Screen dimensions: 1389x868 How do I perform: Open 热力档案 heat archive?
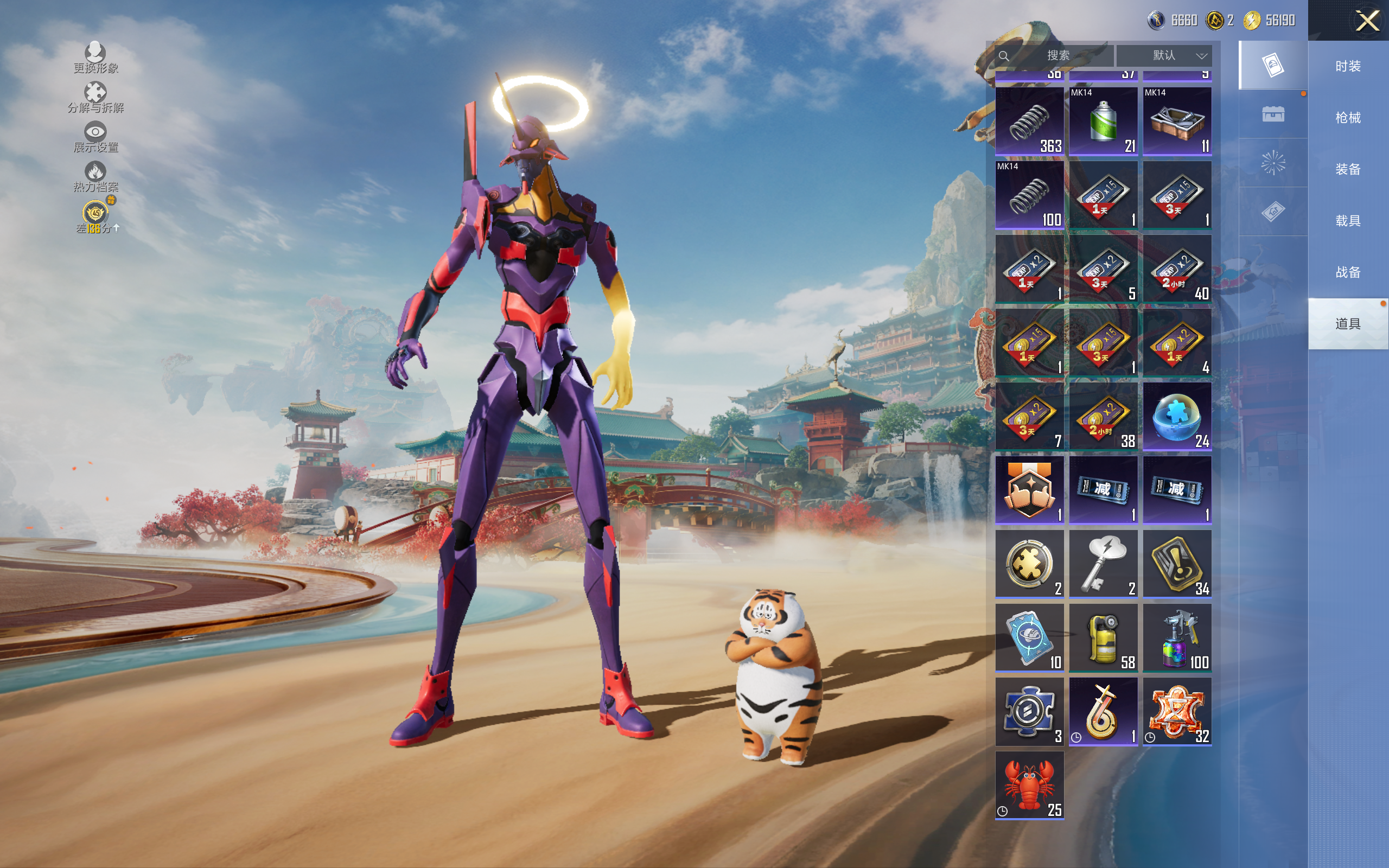pos(95,177)
